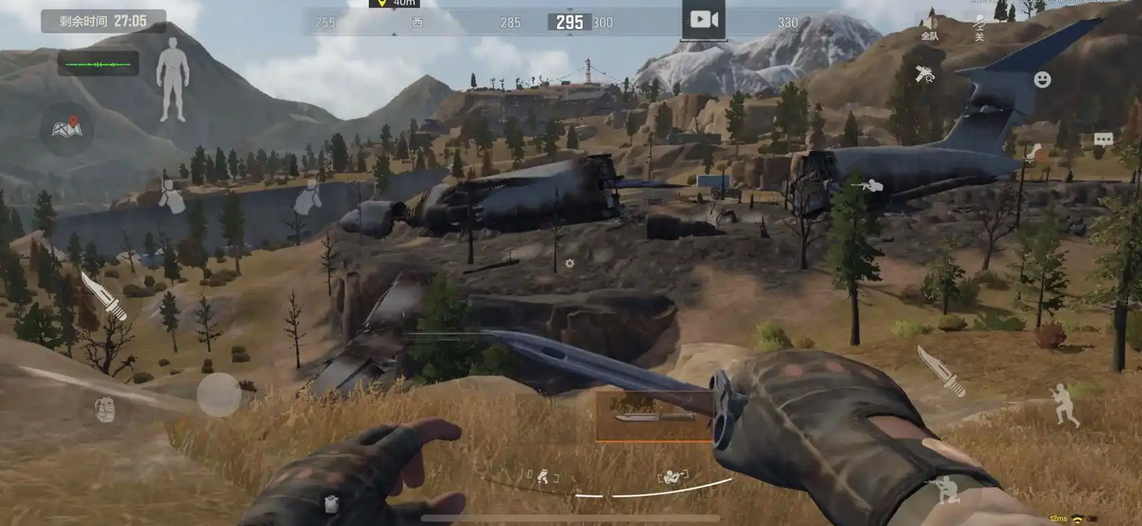
Task: Tap the satellite scan icon
Action: [x=925, y=74]
